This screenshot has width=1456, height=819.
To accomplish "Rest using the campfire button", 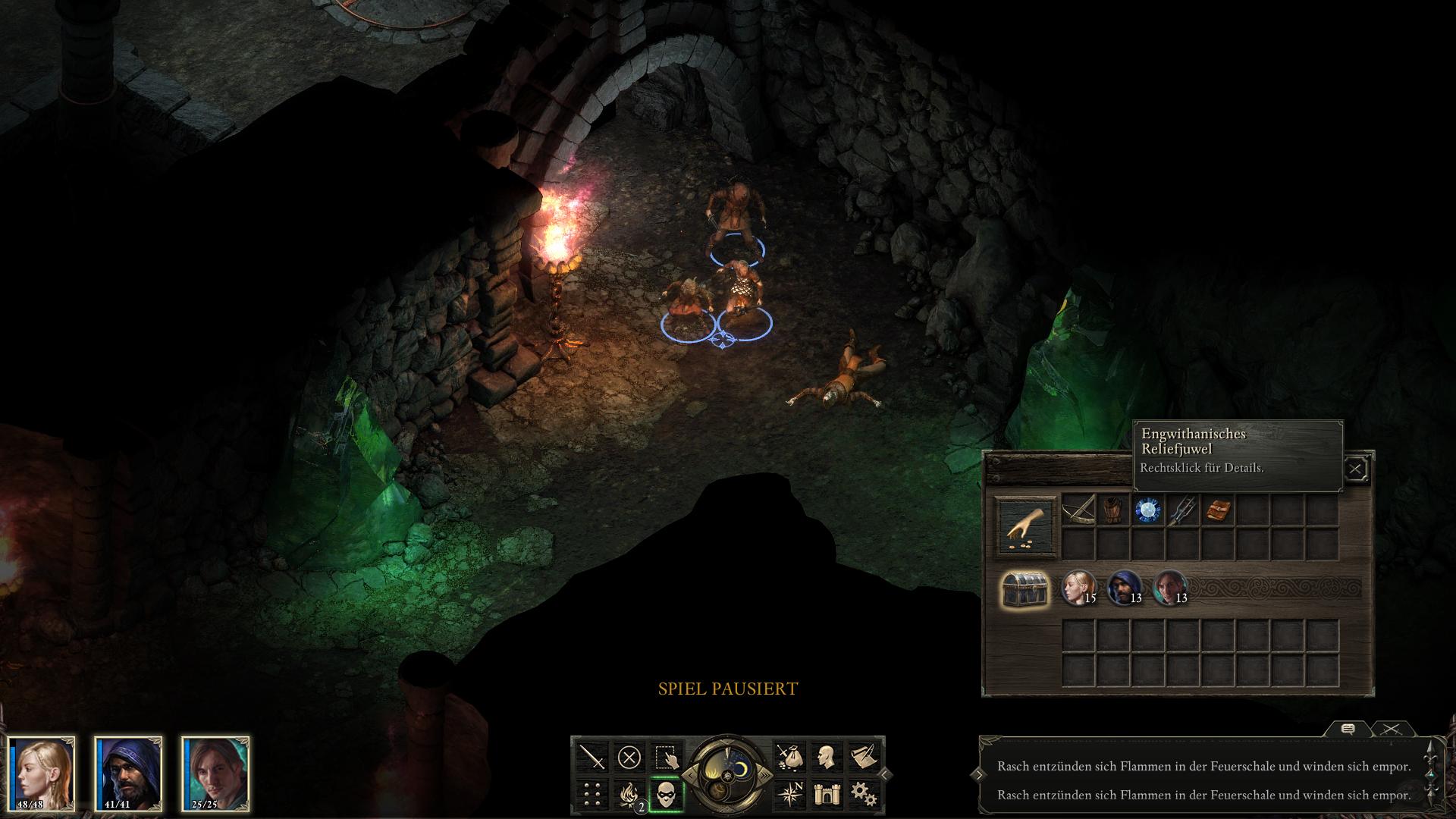I will [629, 794].
